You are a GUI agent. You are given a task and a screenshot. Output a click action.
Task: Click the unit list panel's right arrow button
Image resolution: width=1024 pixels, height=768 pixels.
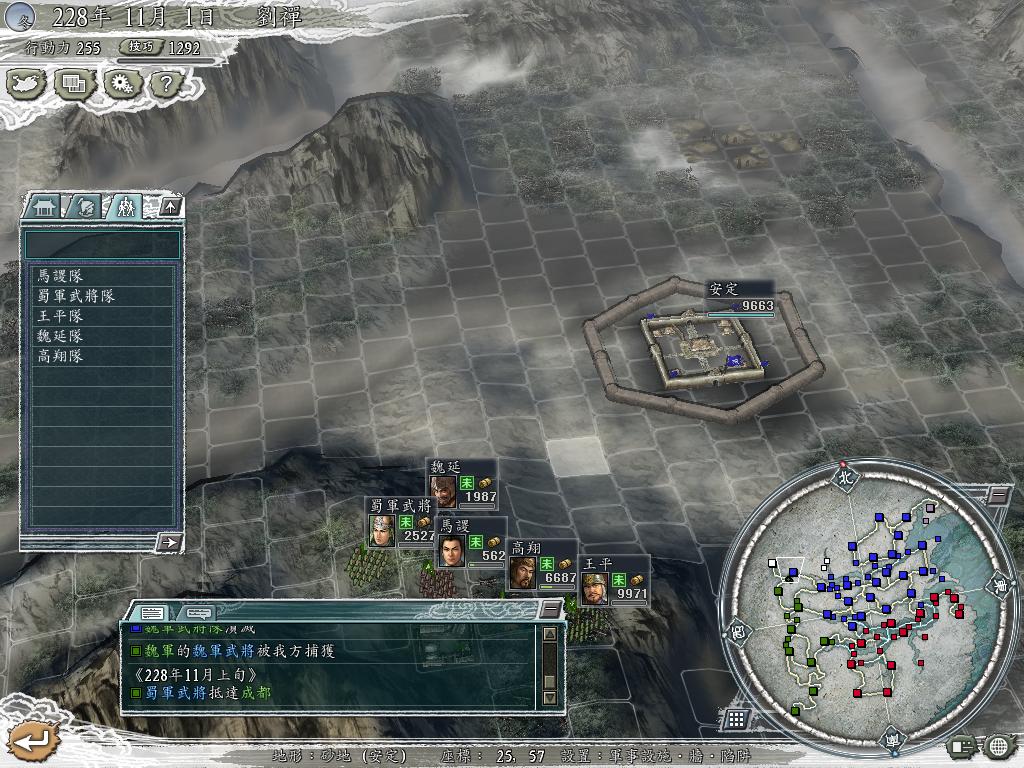point(170,542)
